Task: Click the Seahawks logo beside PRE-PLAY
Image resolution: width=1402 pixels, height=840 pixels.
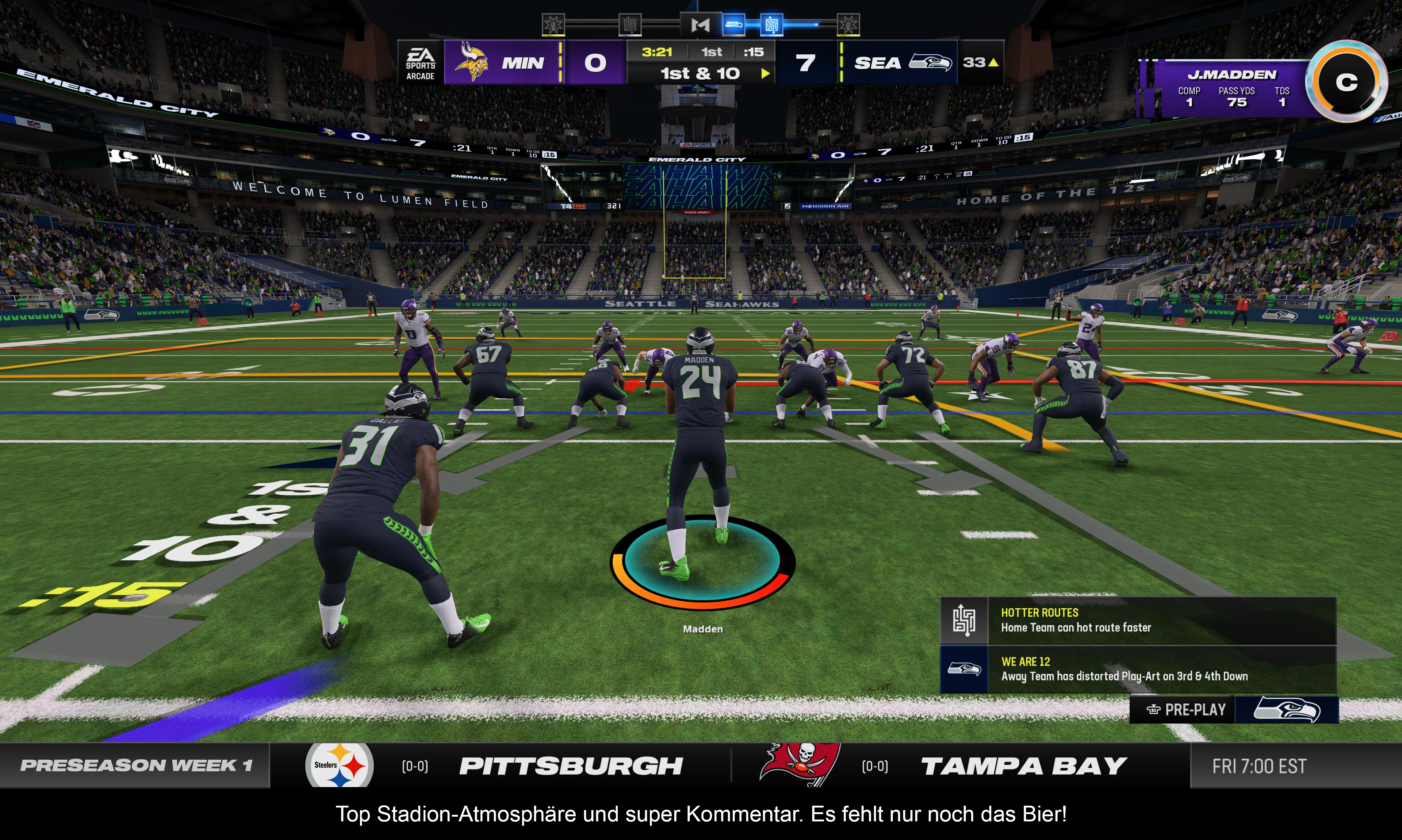Action: point(1287,710)
